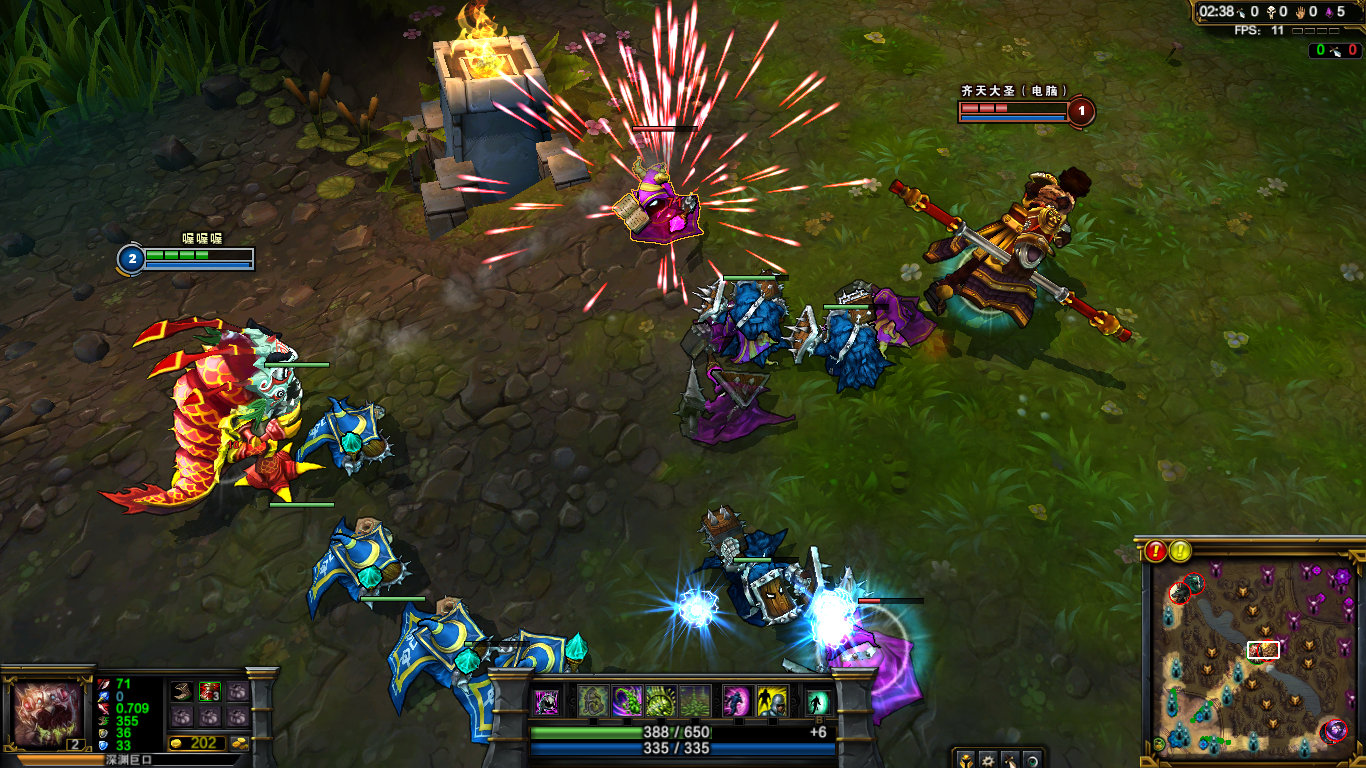
Task: Cast the Caustic Spittle ability
Action: pos(593,701)
